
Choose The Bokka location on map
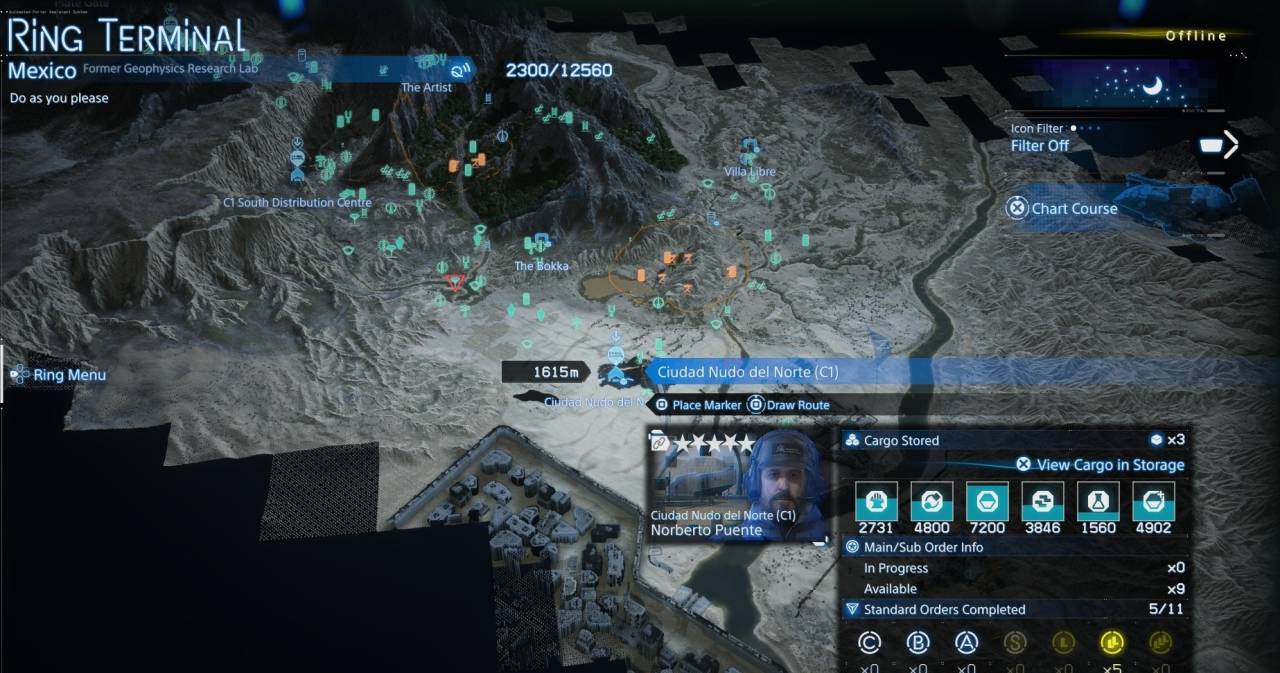(x=541, y=265)
